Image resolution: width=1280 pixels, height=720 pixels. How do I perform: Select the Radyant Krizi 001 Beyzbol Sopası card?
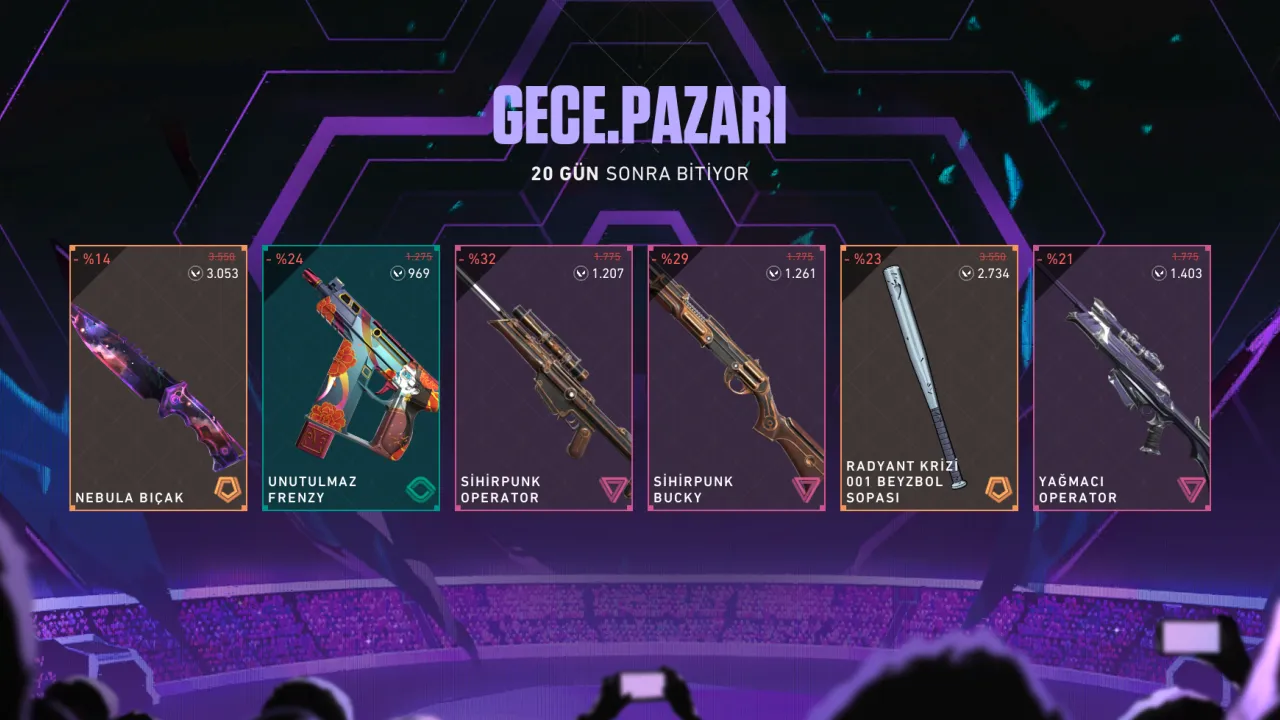click(x=930, y=378)
